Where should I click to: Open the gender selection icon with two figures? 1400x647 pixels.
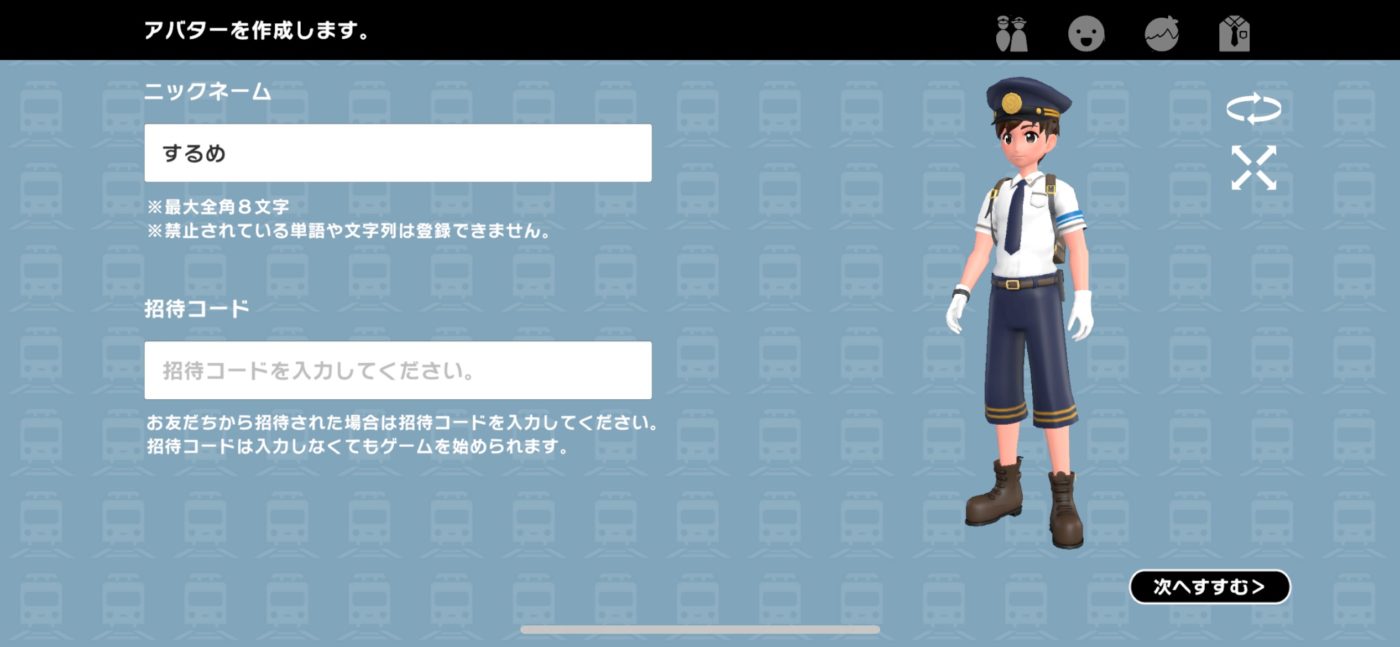1012,34
